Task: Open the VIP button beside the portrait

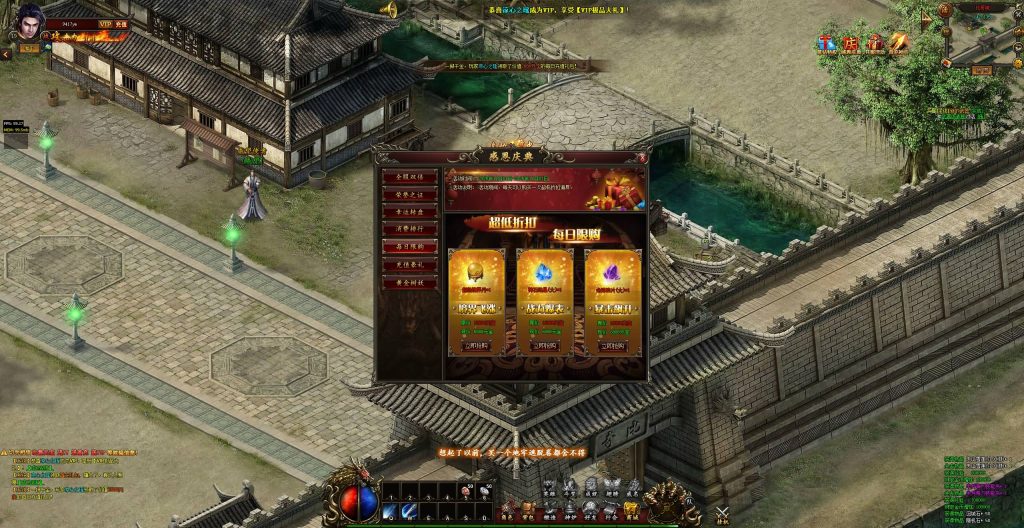Action: (x=105, y=21)
